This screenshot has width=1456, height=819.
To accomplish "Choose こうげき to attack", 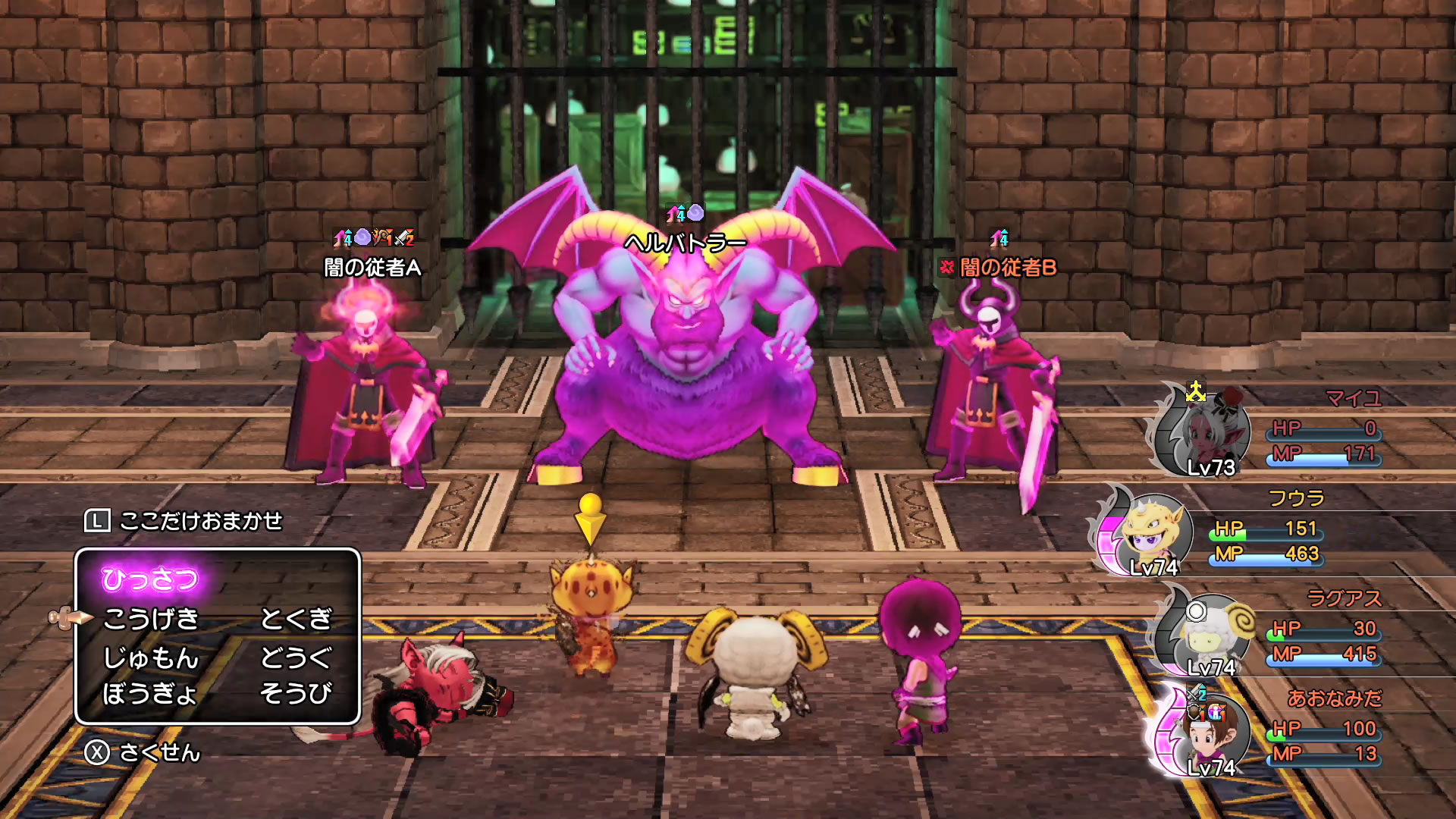I will pos(150,619).
